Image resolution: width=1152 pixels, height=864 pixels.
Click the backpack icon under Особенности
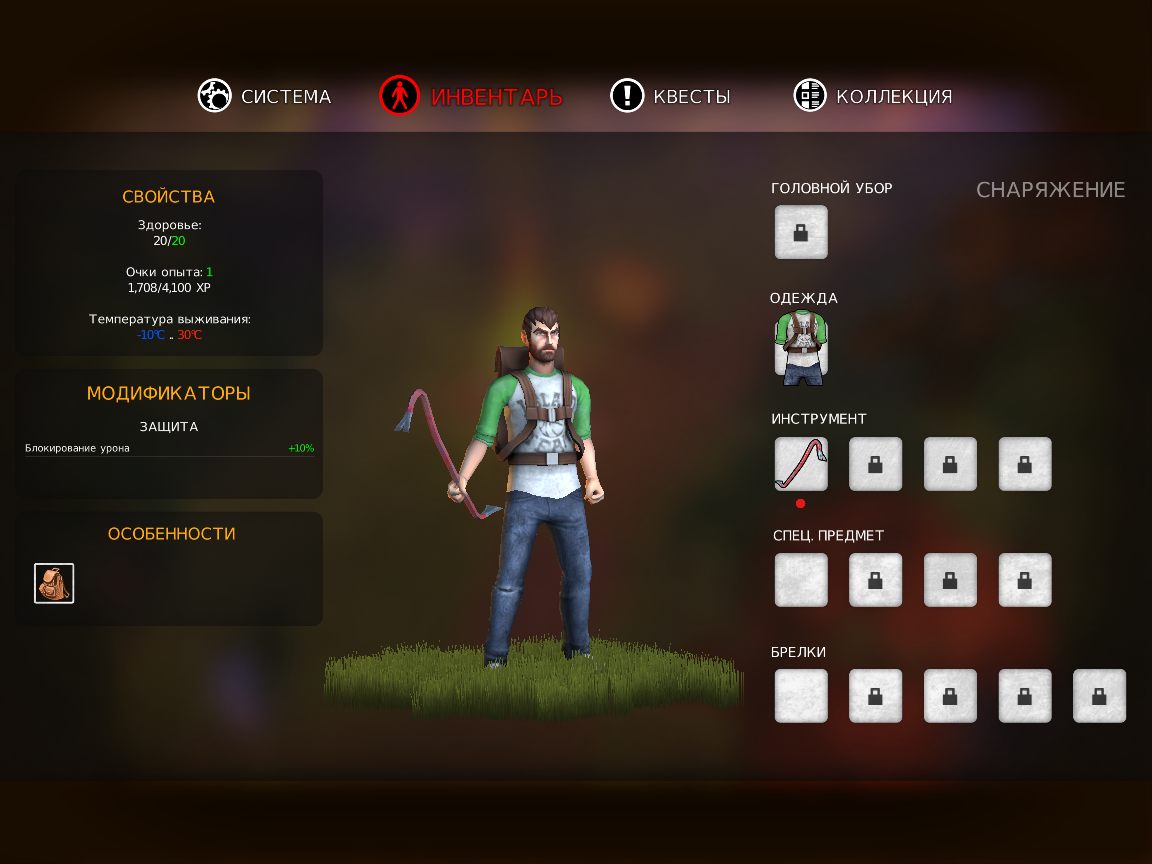coord(54,583)
